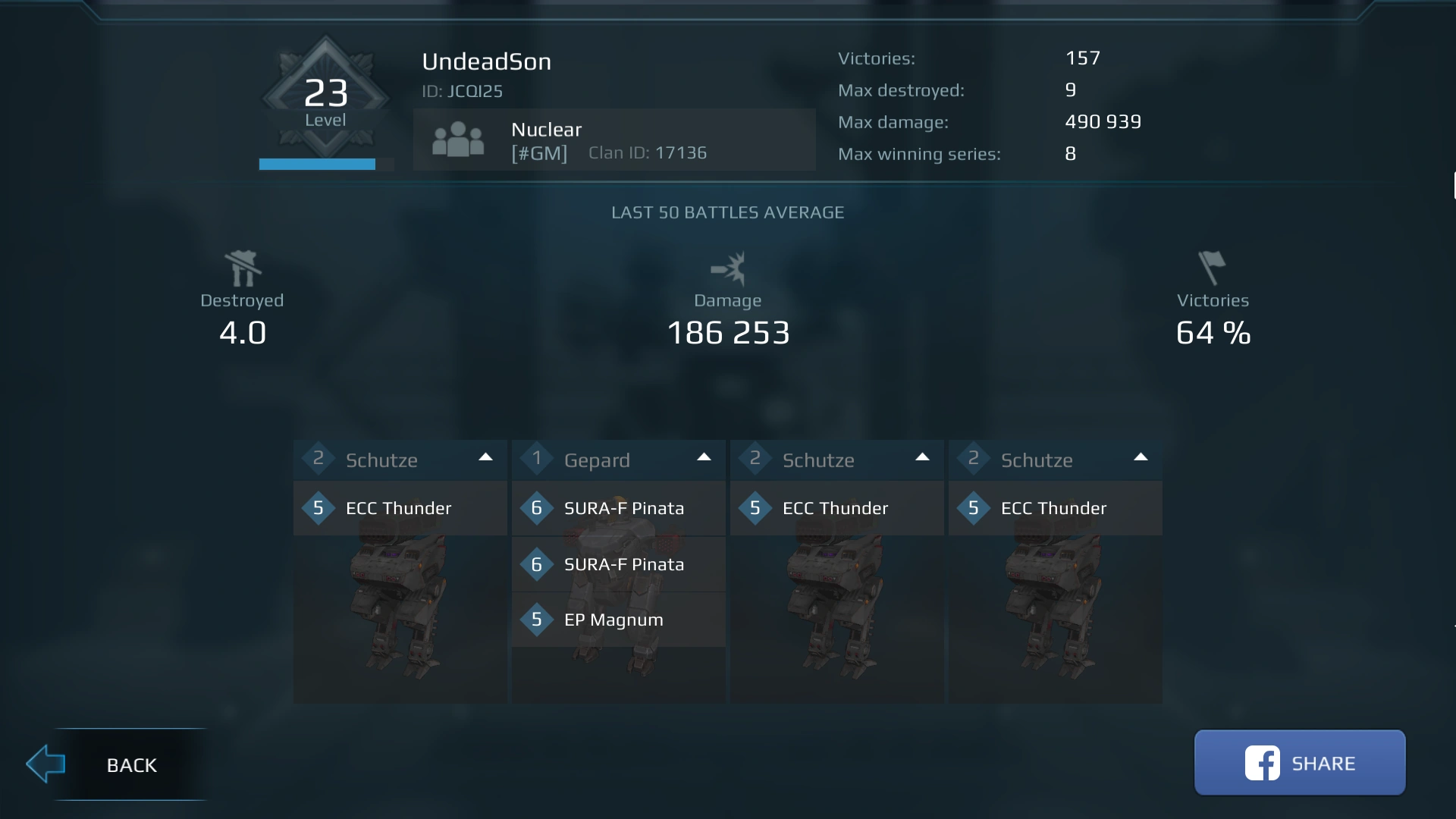
Task: Collapse the first Schutze loadout panel
Action: (x=485, y=457)
